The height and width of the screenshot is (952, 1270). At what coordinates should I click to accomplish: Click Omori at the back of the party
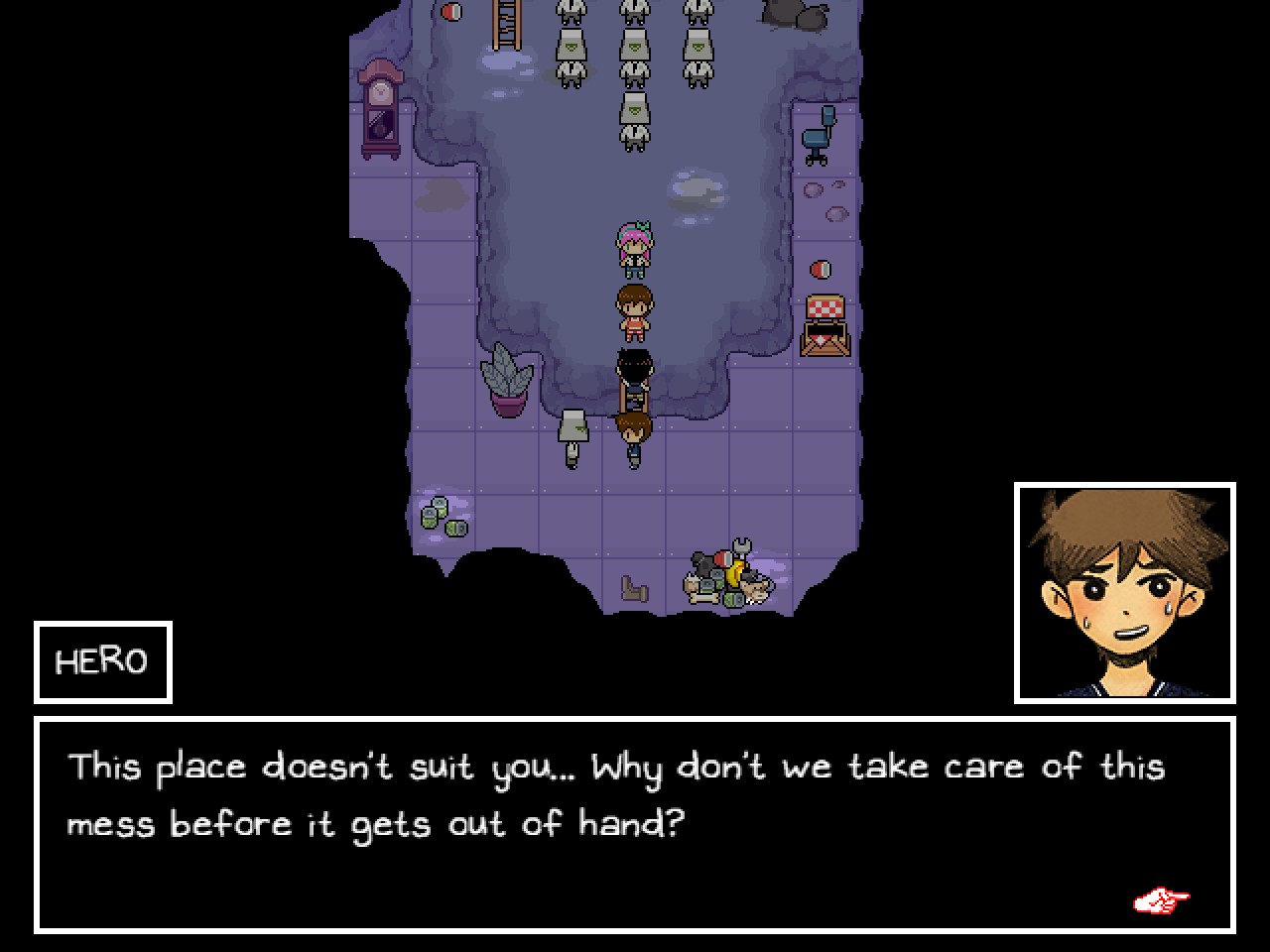tap(634, 375)
